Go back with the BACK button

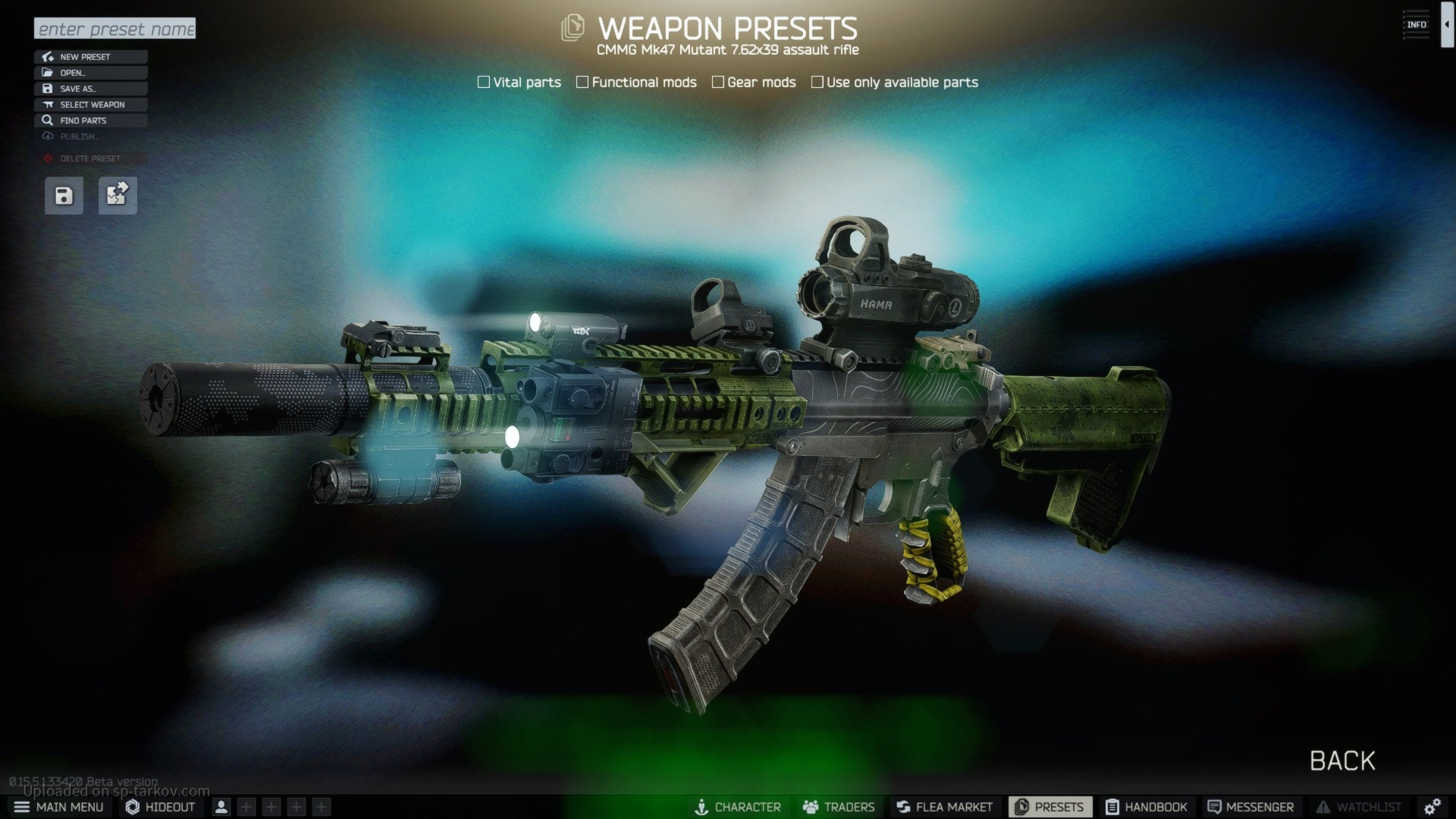(x=1342, y=761)
